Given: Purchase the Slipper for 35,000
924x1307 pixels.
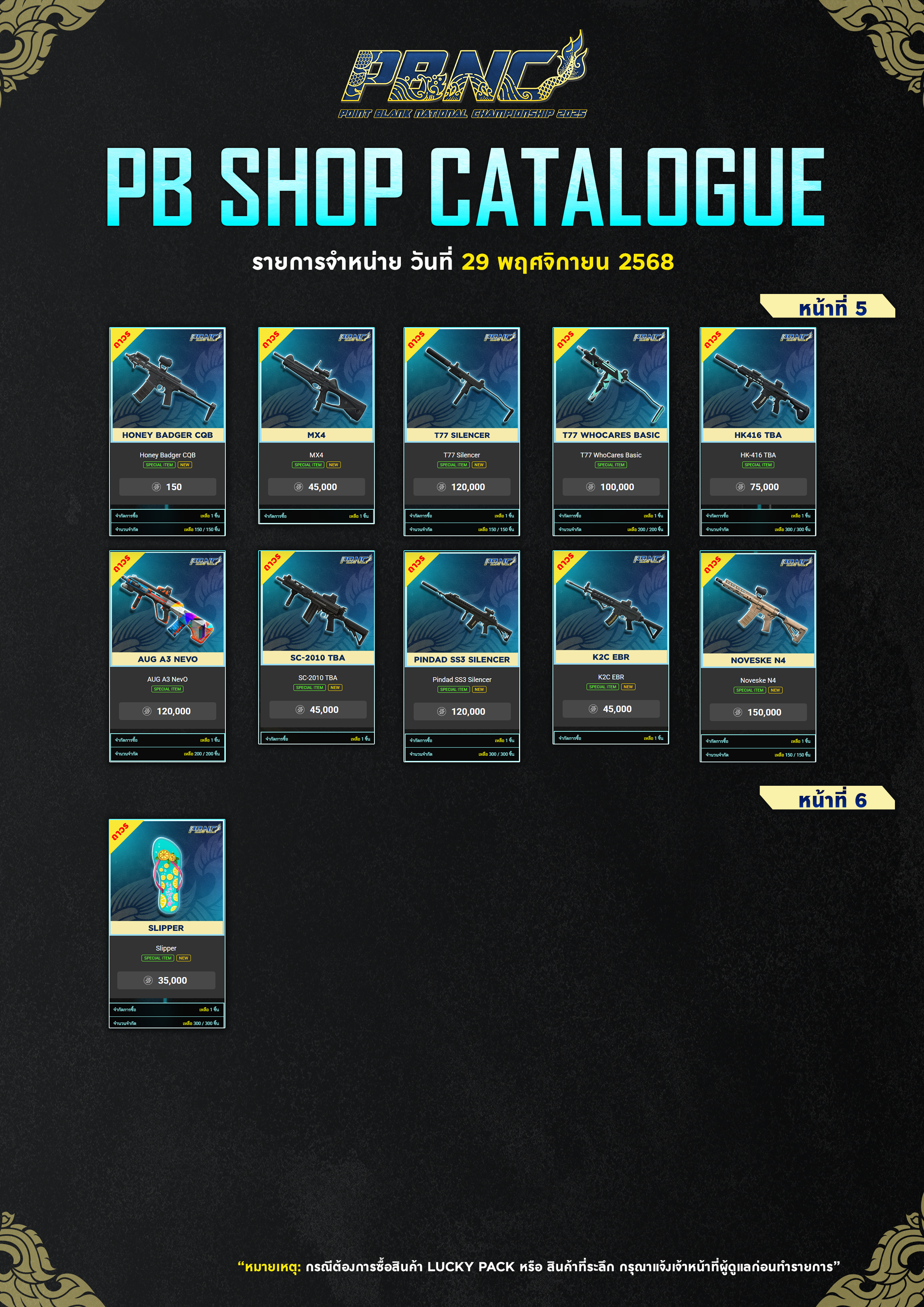Looking at the screenshot, I should tap(166, 980).
